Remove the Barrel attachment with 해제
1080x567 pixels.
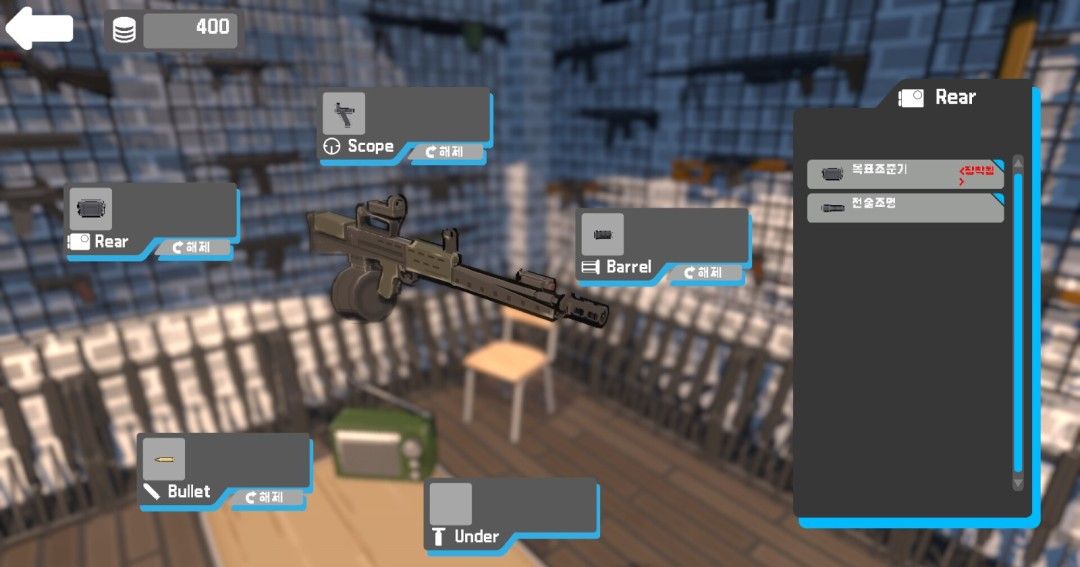pos(706,272)
